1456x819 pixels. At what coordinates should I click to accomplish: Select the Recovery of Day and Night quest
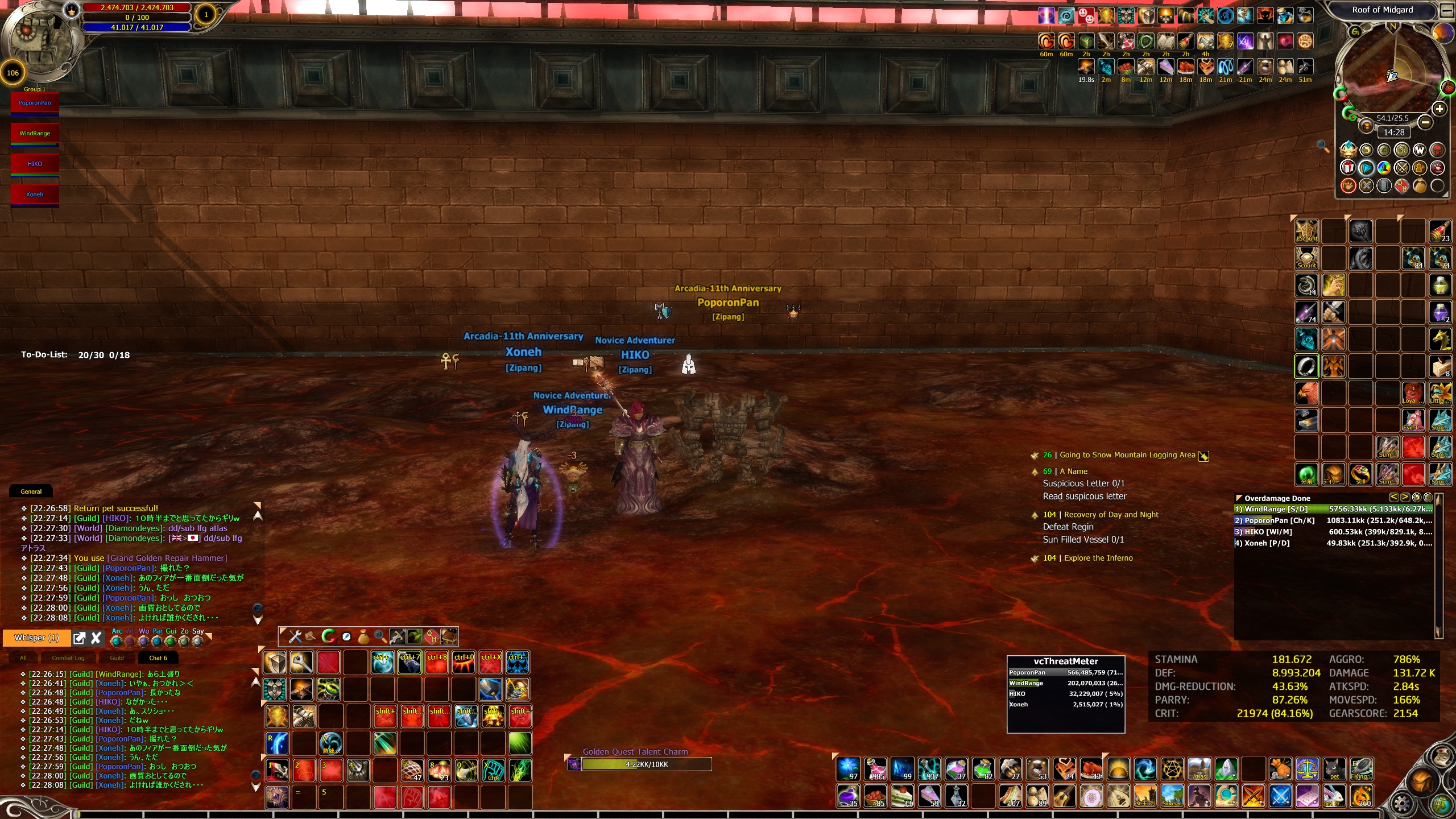coord(1111,515)
